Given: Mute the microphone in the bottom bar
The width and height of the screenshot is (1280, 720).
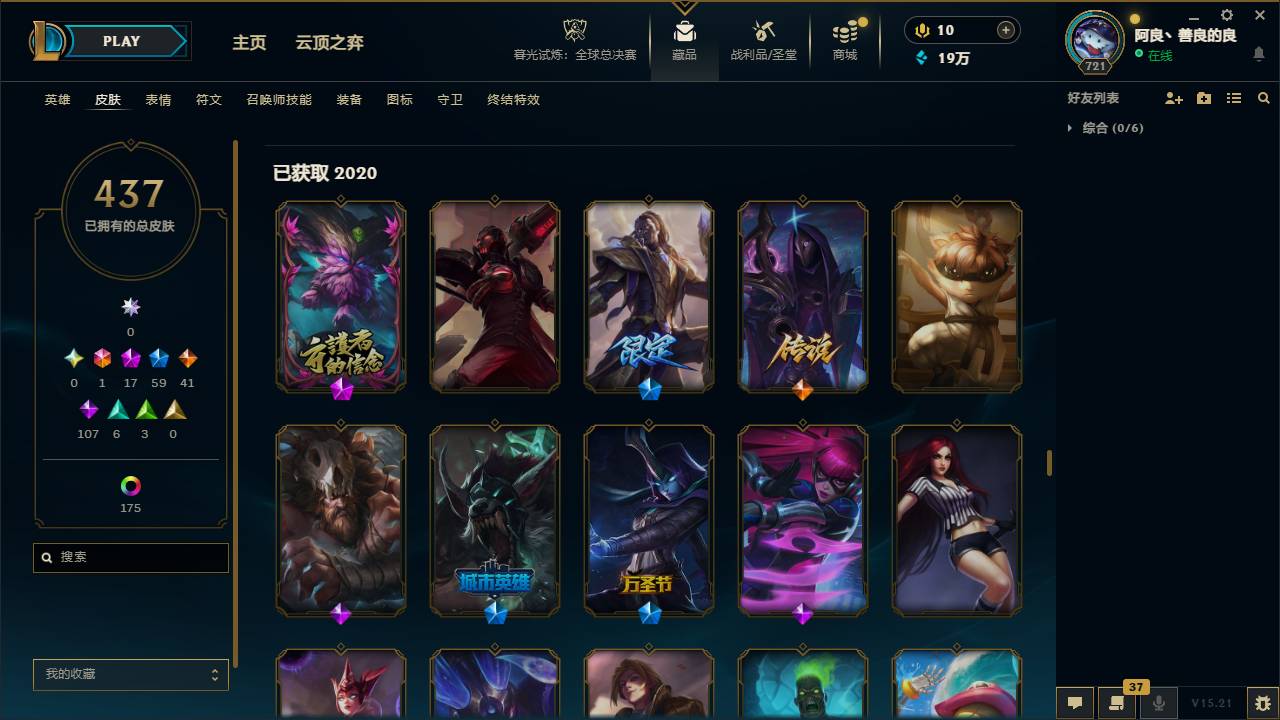Looking at the screenshot, I should click(1158, 704).
